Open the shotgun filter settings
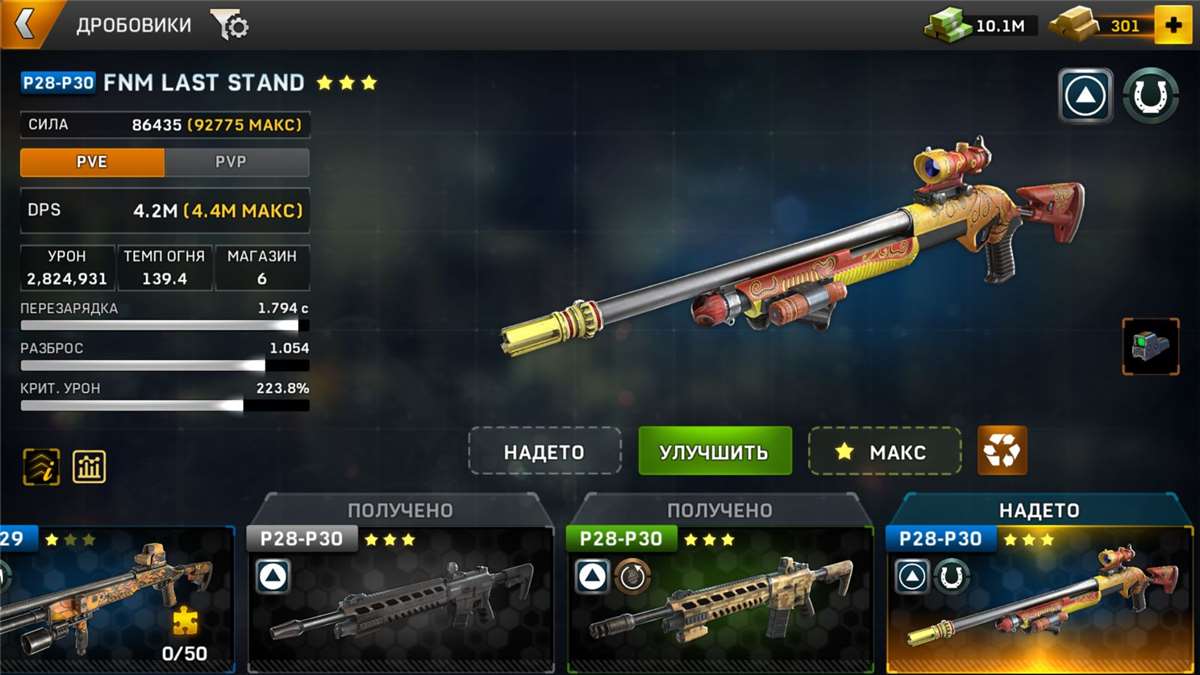1200x675 pixels. tap(229, 25)
